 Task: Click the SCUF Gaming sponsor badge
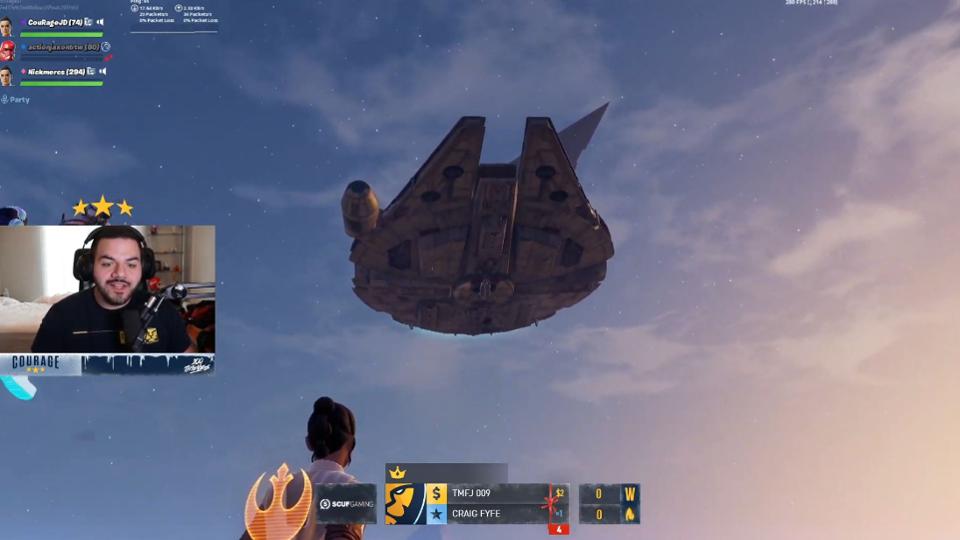347,504
